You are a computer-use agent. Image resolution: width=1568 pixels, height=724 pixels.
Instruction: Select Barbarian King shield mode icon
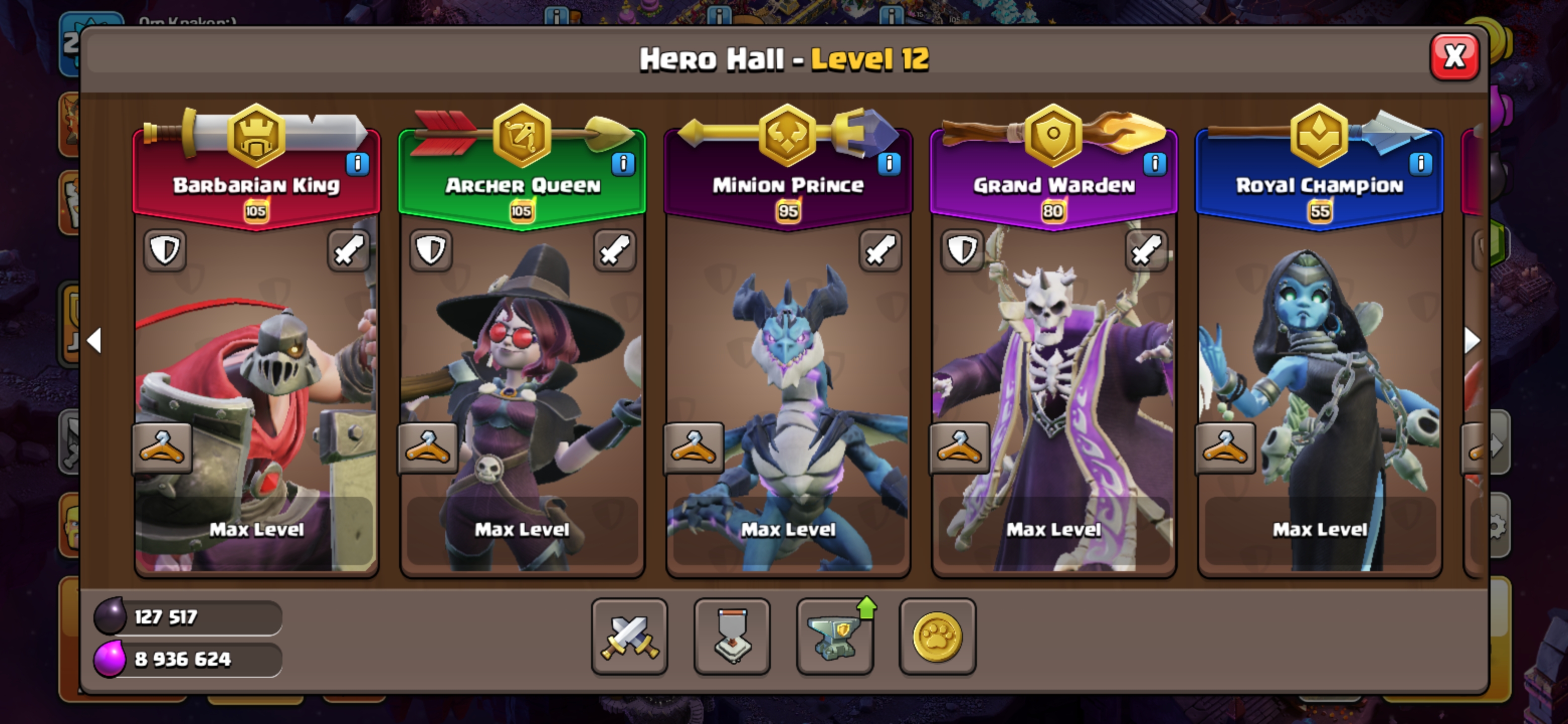click(165, 250)
